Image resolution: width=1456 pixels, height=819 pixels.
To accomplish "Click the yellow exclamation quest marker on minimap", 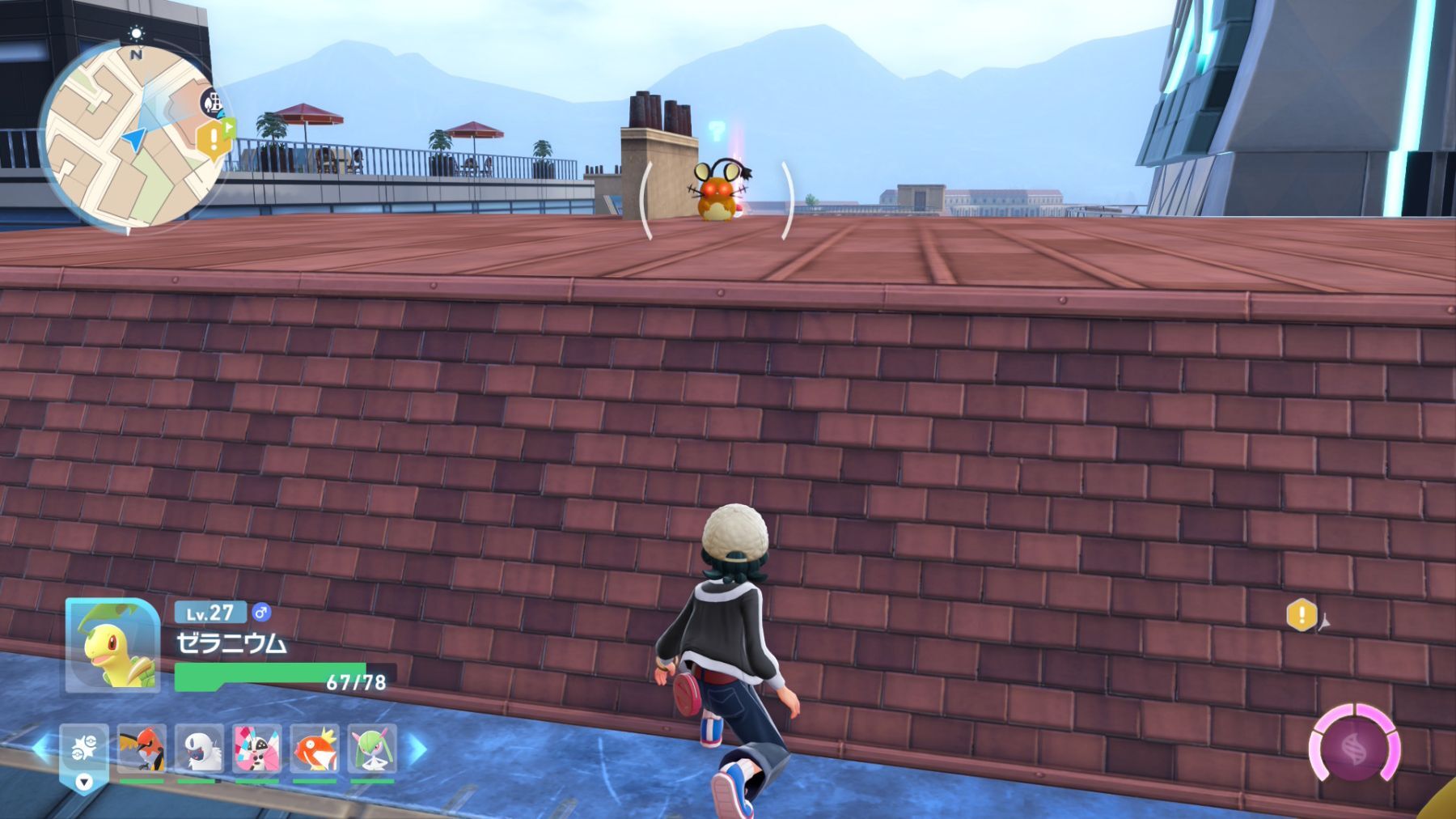I will coord(213,140).
